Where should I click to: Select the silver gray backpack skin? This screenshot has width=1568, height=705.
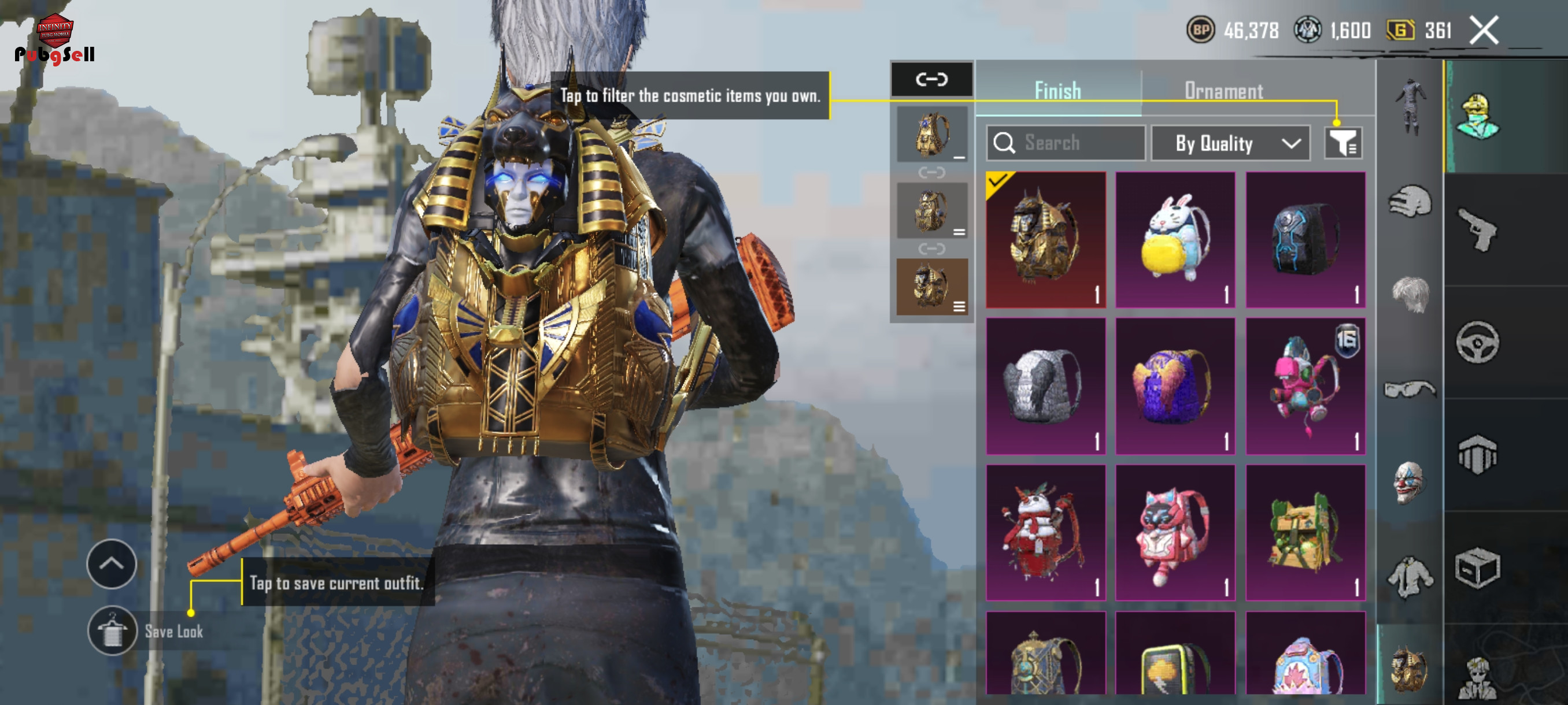click(1045, 385)
